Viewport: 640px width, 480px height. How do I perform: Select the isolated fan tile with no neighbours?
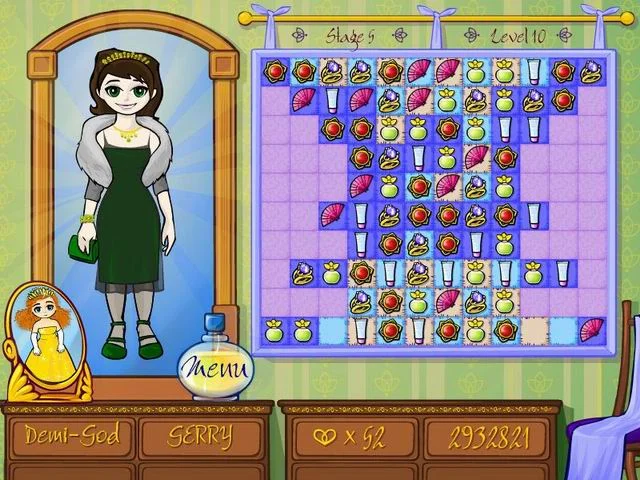click(x=592, y=329)
